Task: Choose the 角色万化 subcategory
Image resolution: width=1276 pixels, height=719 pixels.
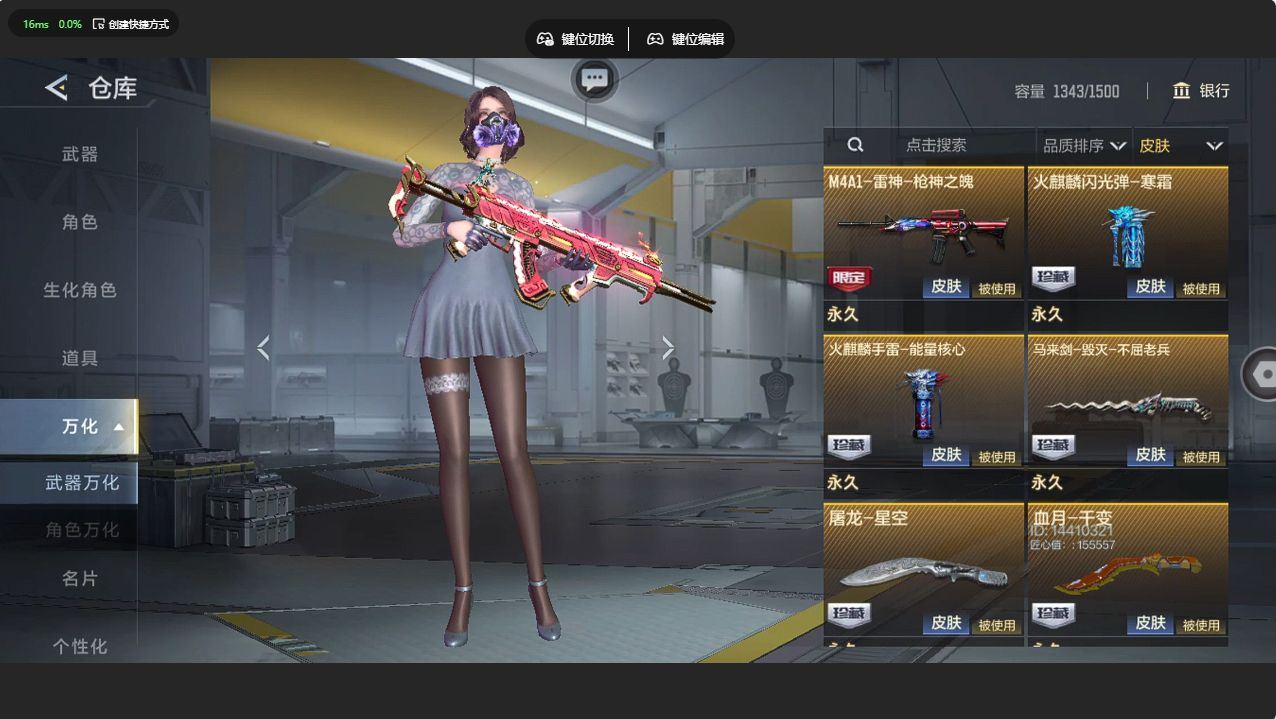Action: point(82,530)
